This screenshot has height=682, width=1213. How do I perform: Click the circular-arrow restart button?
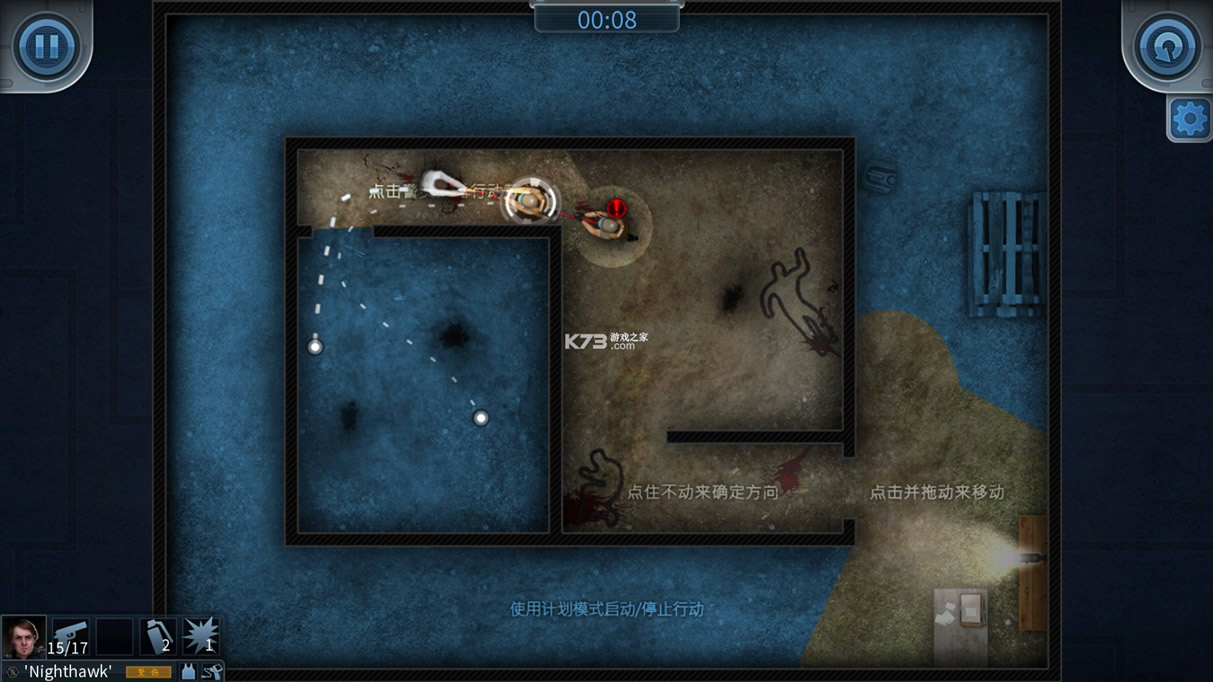(1167, 46)
